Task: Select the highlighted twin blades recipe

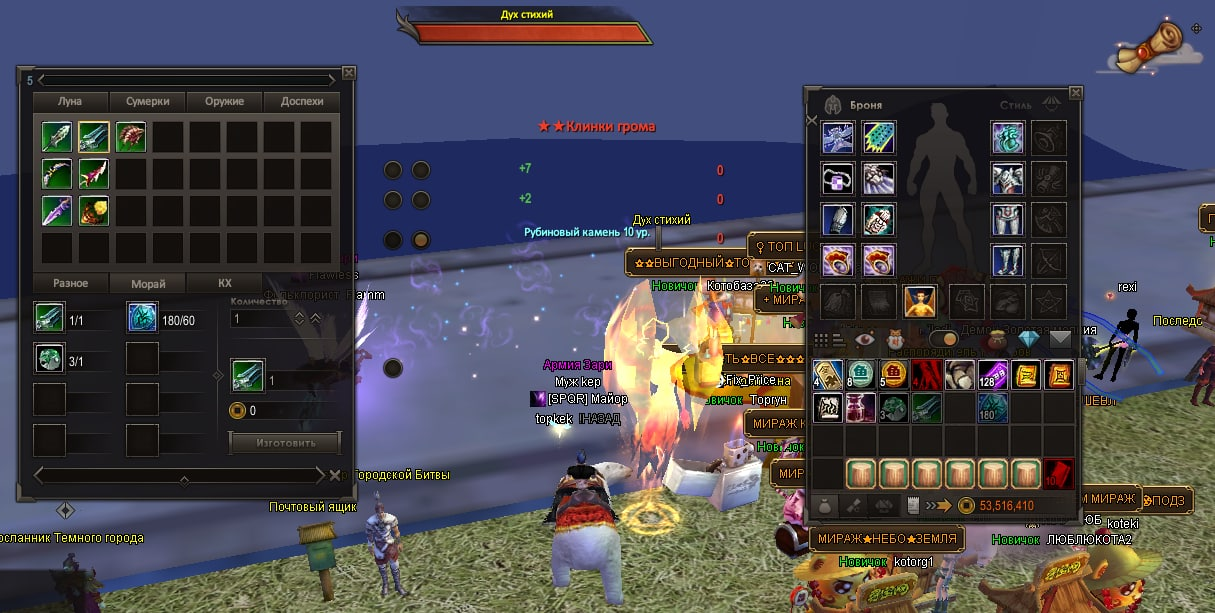Action: click(x=94, y=137)
